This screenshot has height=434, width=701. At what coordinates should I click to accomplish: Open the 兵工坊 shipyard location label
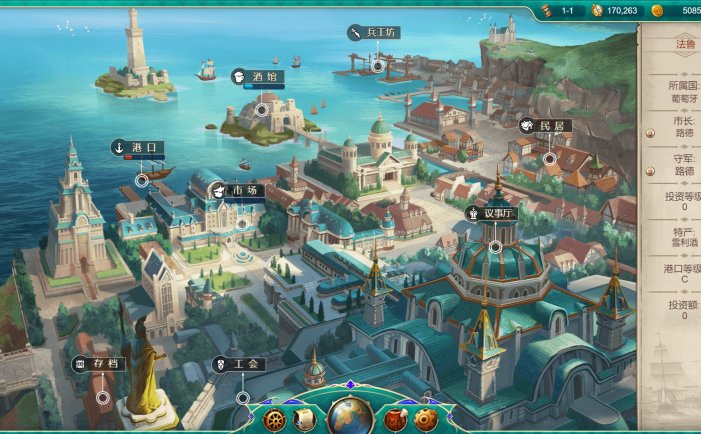coord(374,33)
